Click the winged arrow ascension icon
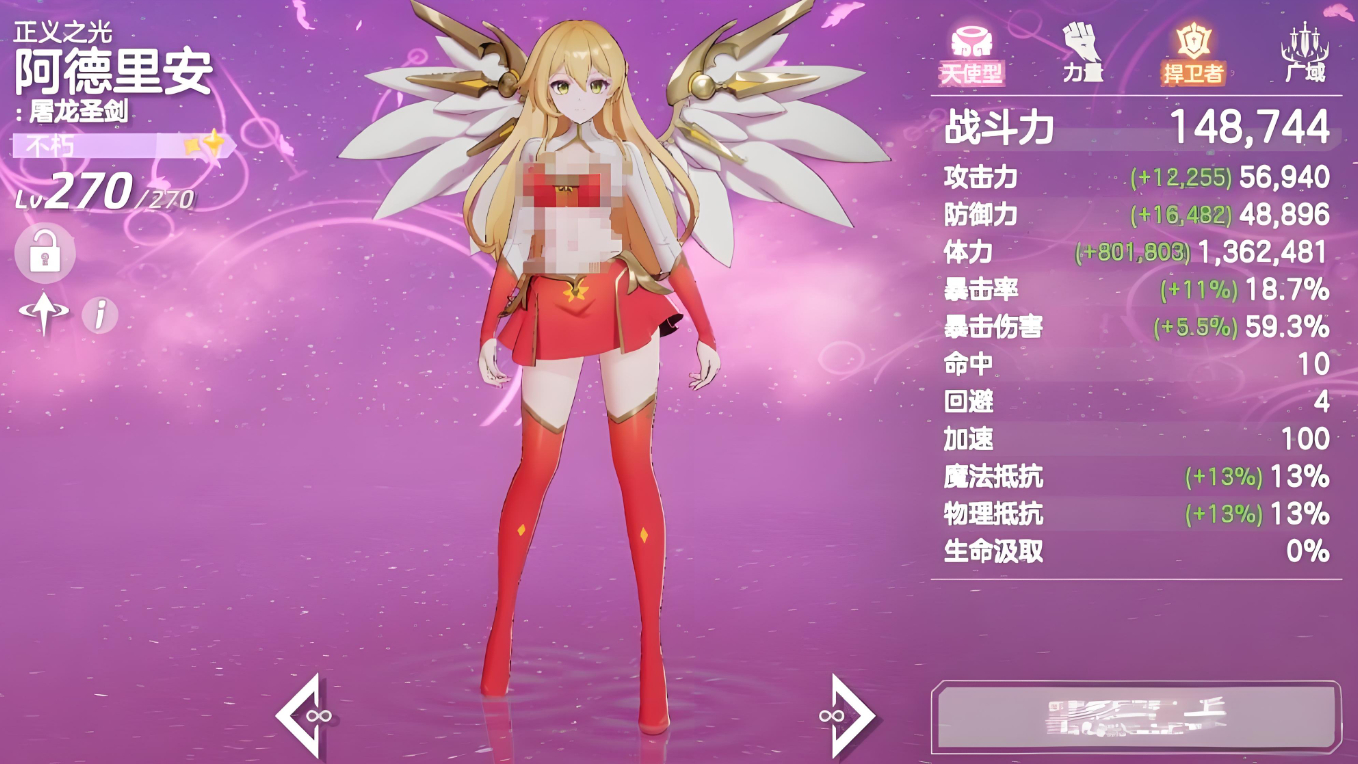 [43, 315]
